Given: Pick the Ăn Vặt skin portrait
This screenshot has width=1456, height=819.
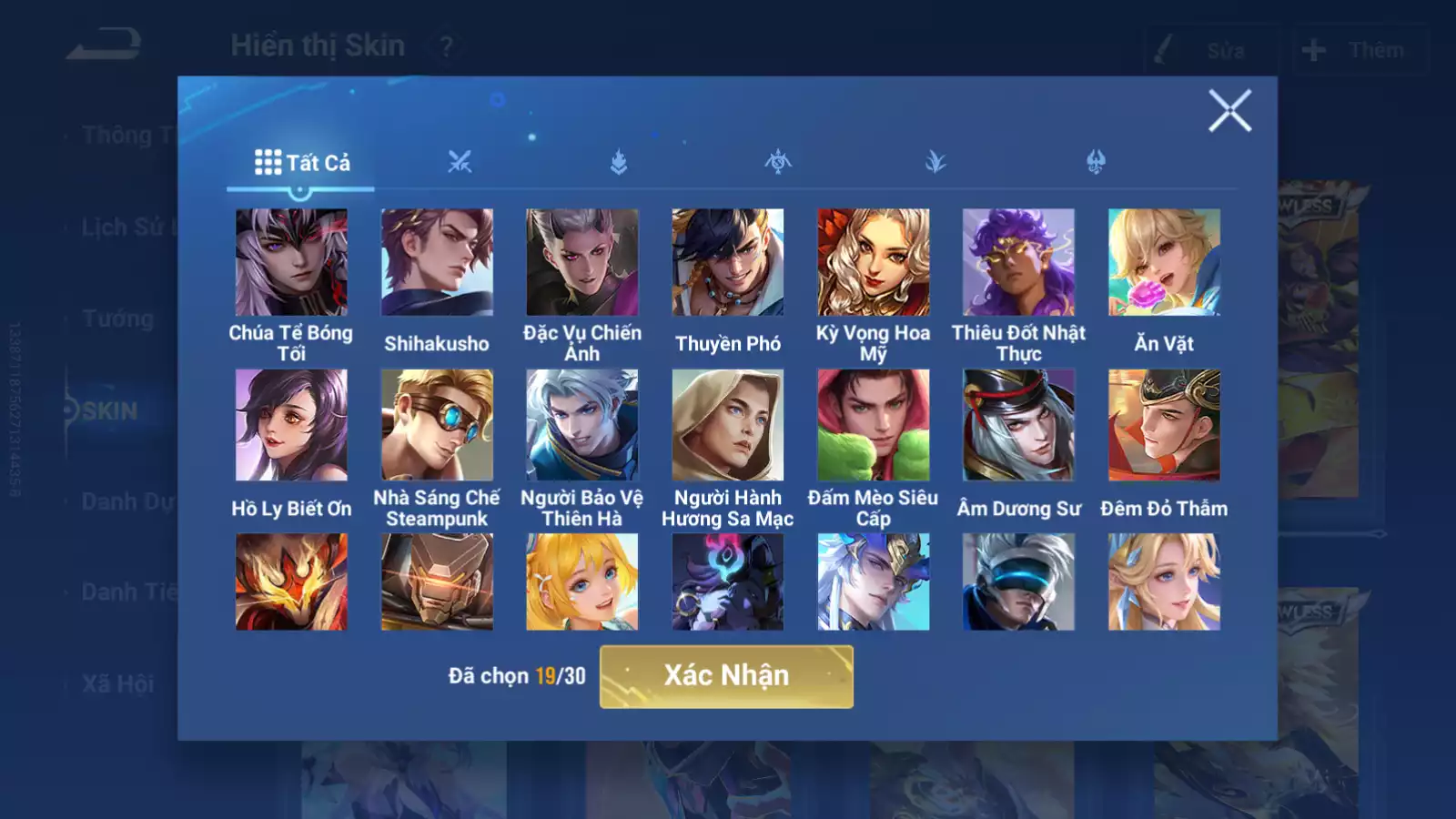Looking at the screenshot, I should click(x=1164, y=262).
